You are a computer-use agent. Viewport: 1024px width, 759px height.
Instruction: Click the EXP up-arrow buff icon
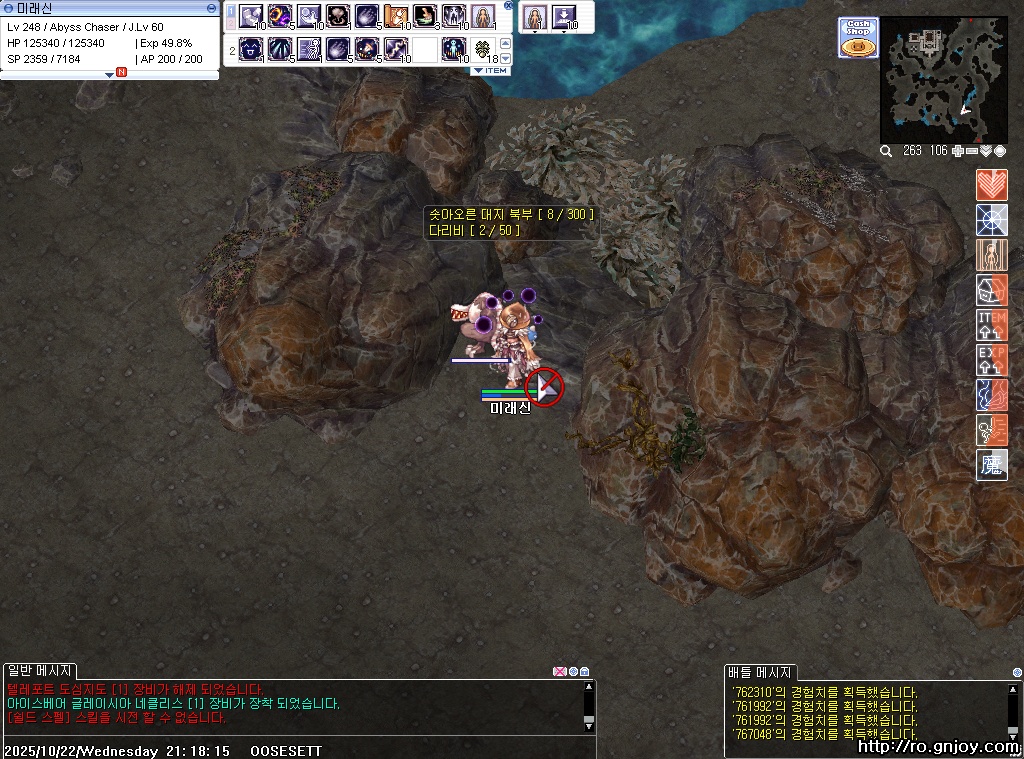pos(991,360)
